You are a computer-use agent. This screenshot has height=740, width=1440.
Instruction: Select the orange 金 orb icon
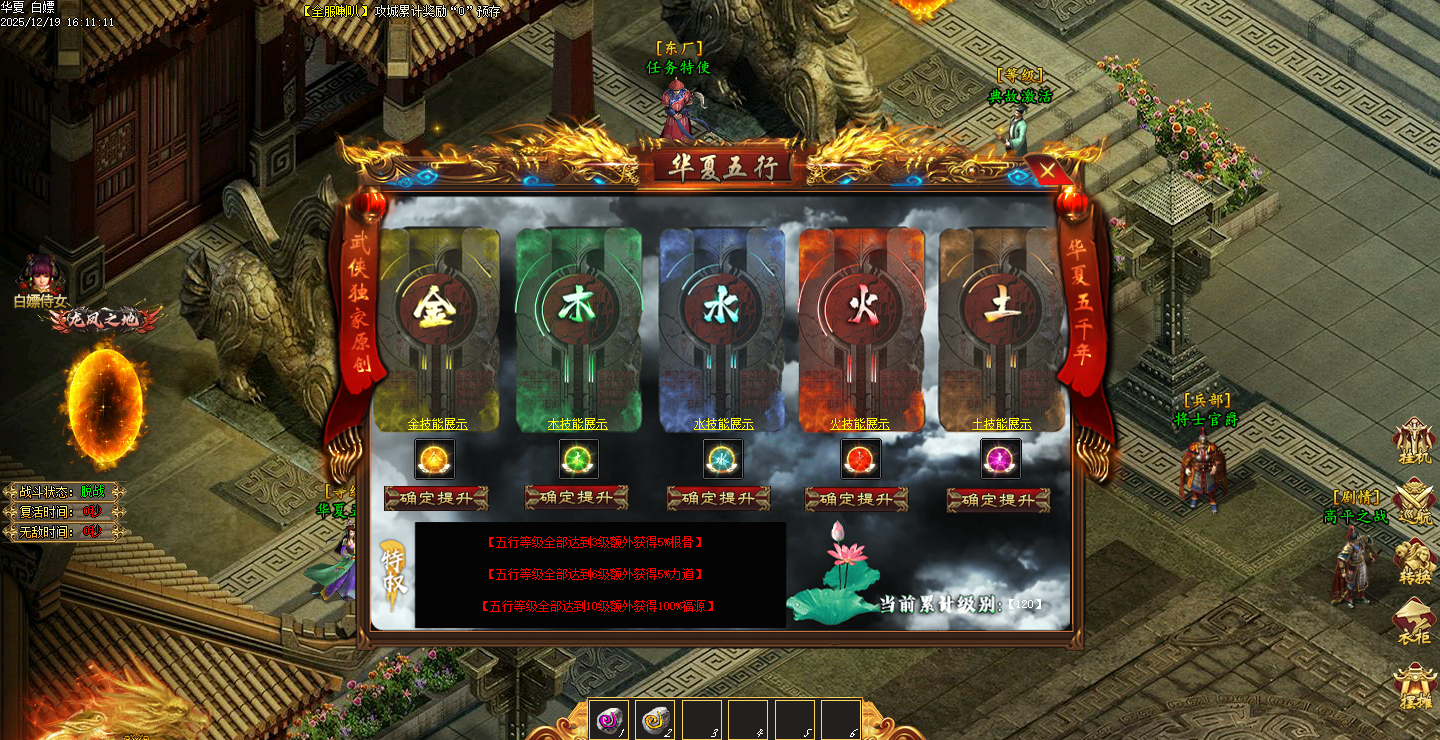[435, 459]
